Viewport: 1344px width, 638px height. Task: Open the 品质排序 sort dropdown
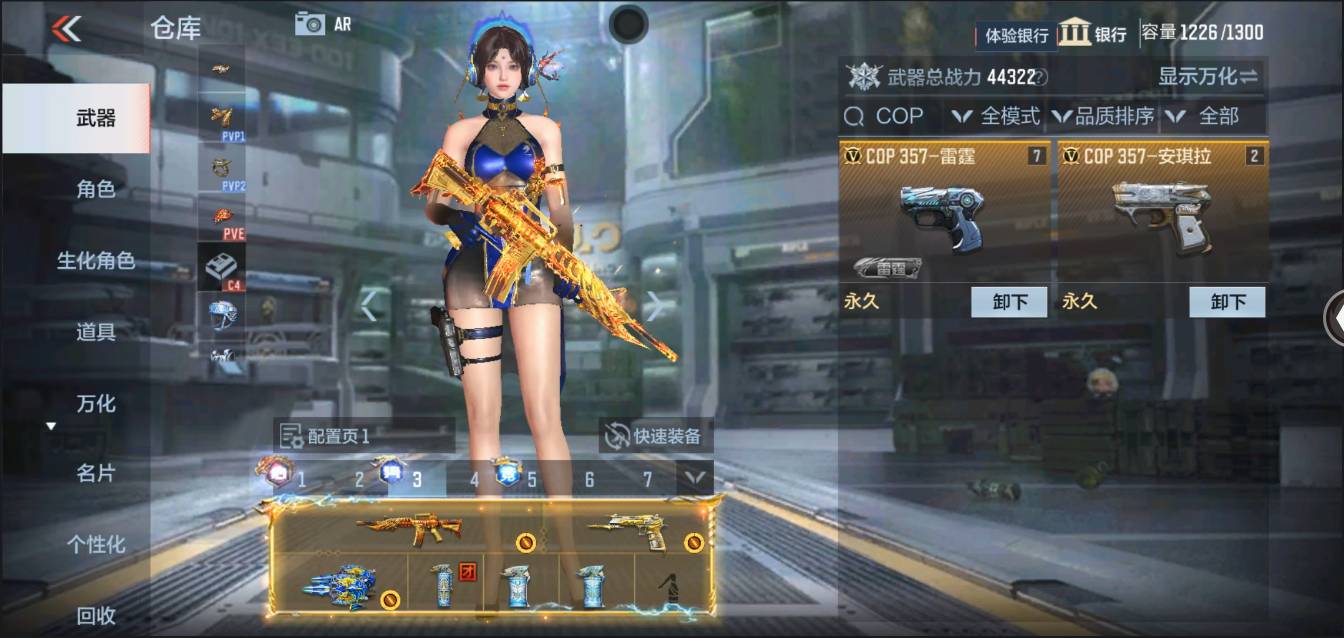tap(1103, 116)
